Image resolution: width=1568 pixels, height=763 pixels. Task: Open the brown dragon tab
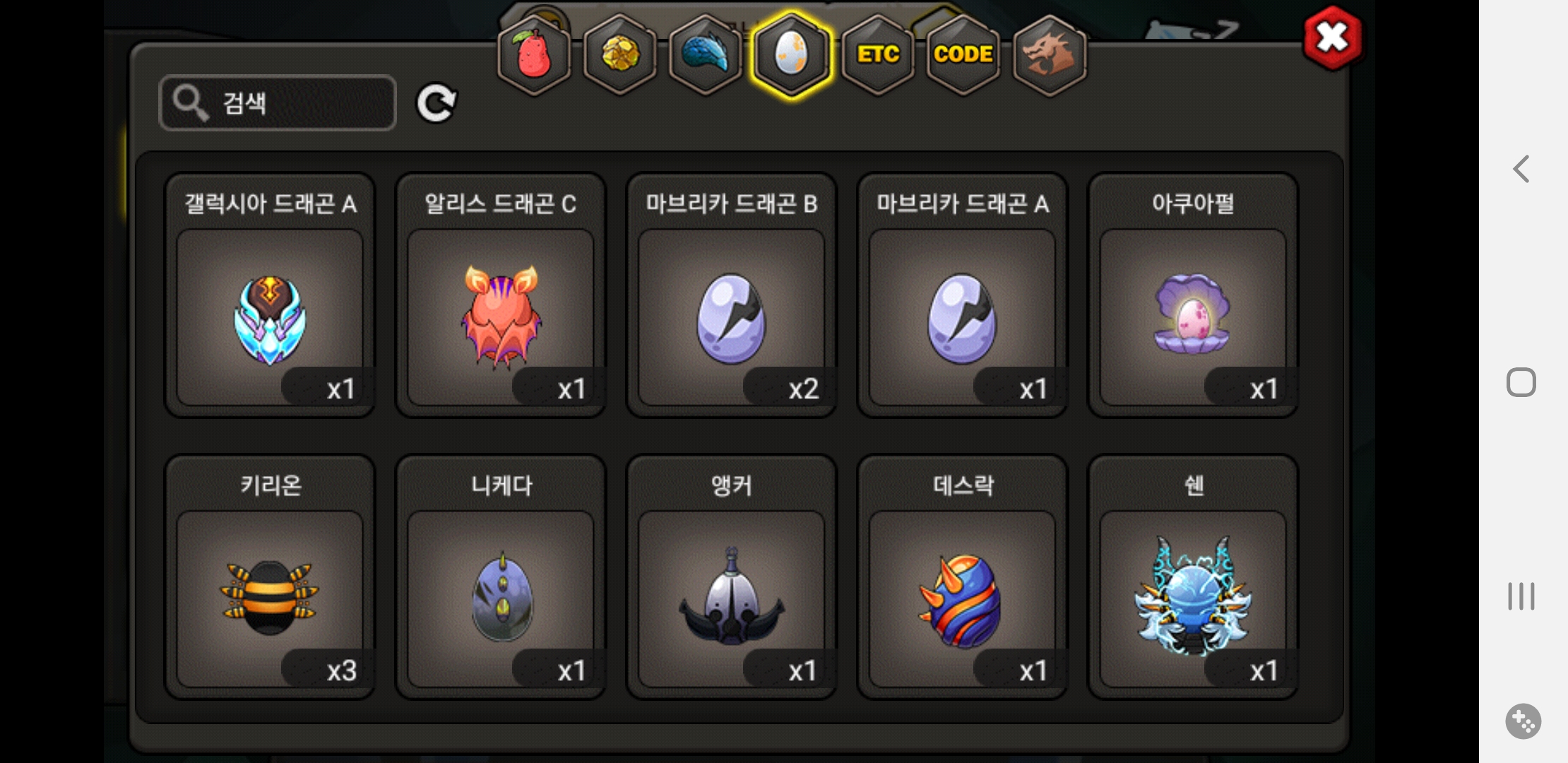[x=1050, y=54]
